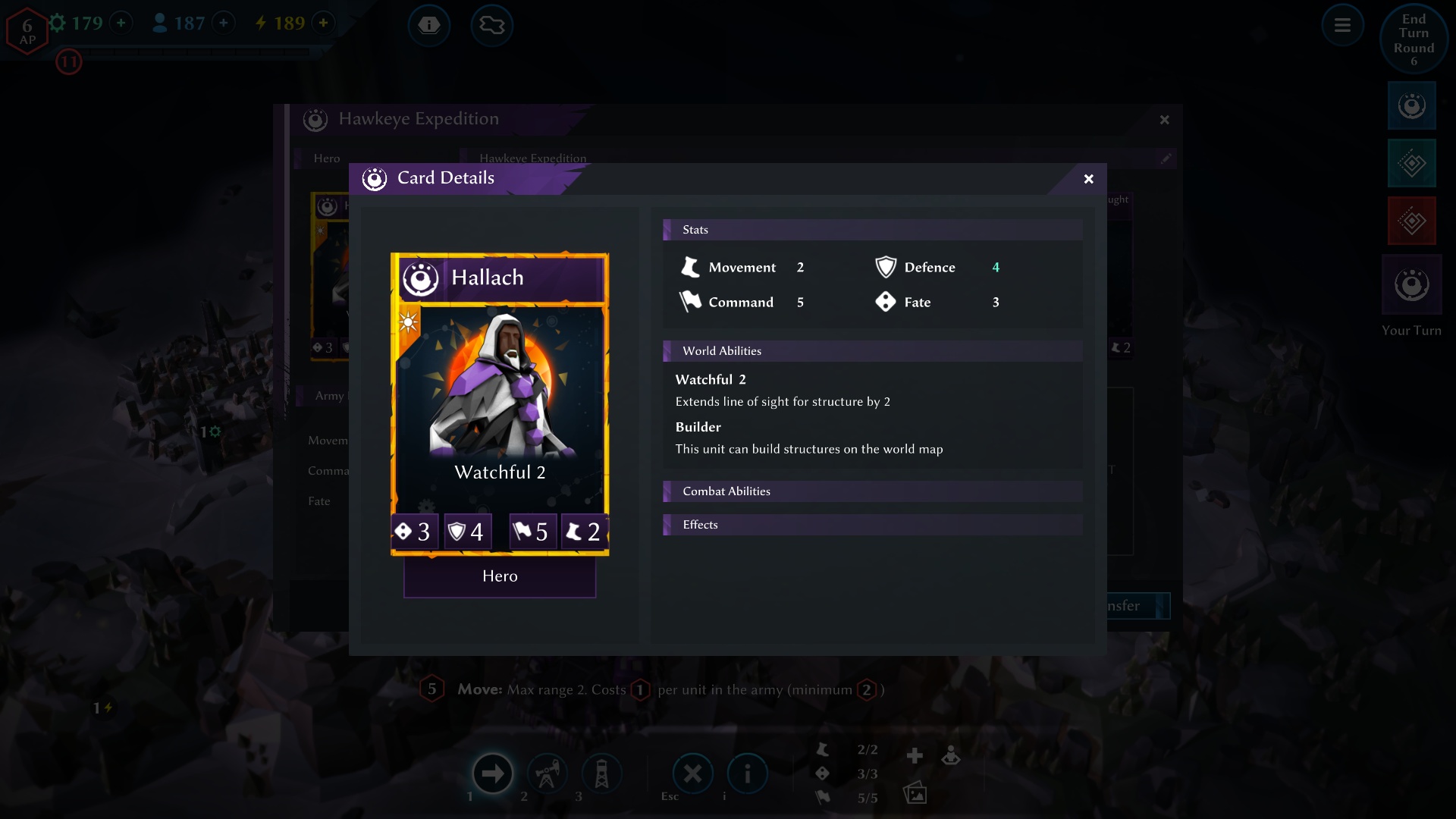Activate the cancel X action button
The height and width of the screenshot is (819, 1456).
692,773
